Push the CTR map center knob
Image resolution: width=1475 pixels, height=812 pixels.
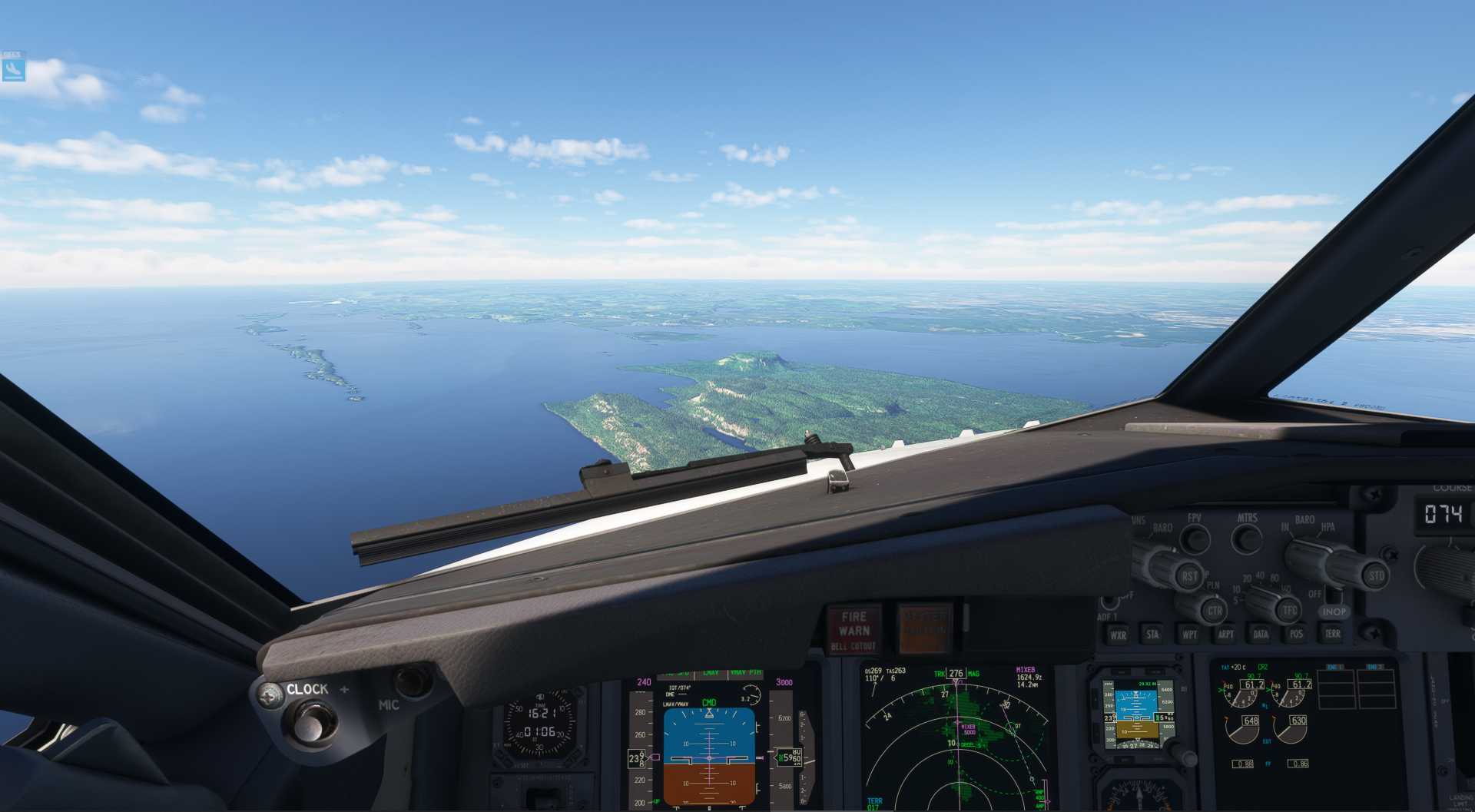pyautogui.click(x=1214, y=611)
